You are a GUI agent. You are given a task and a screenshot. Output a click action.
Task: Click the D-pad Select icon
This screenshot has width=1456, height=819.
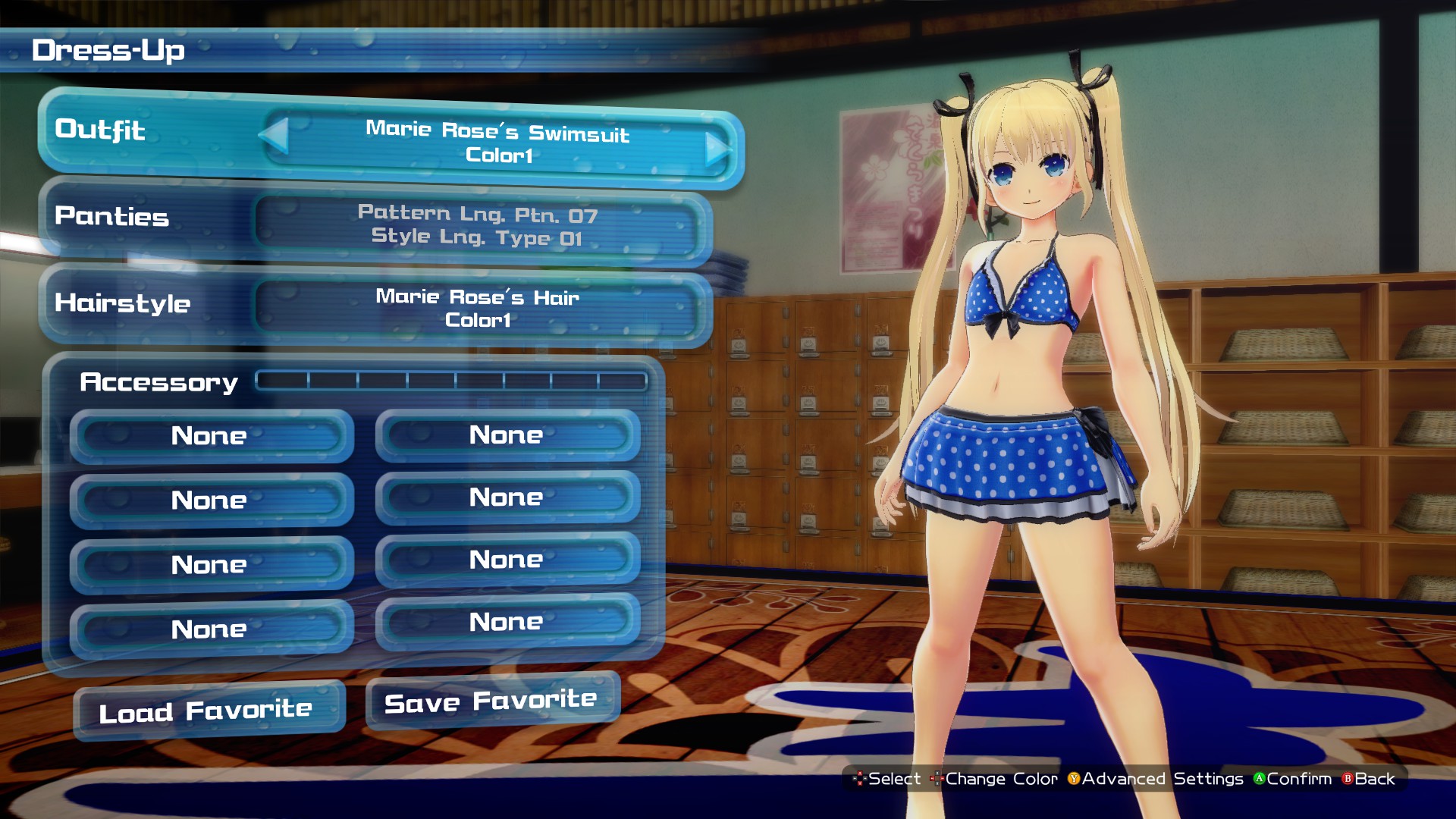coord(858,779)
